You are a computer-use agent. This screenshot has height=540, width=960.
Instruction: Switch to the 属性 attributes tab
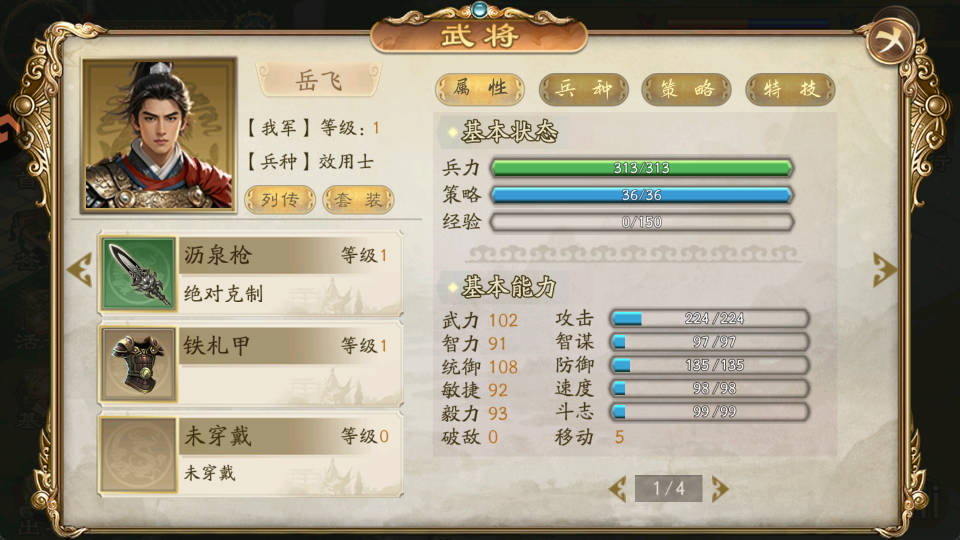click(480, 89)
